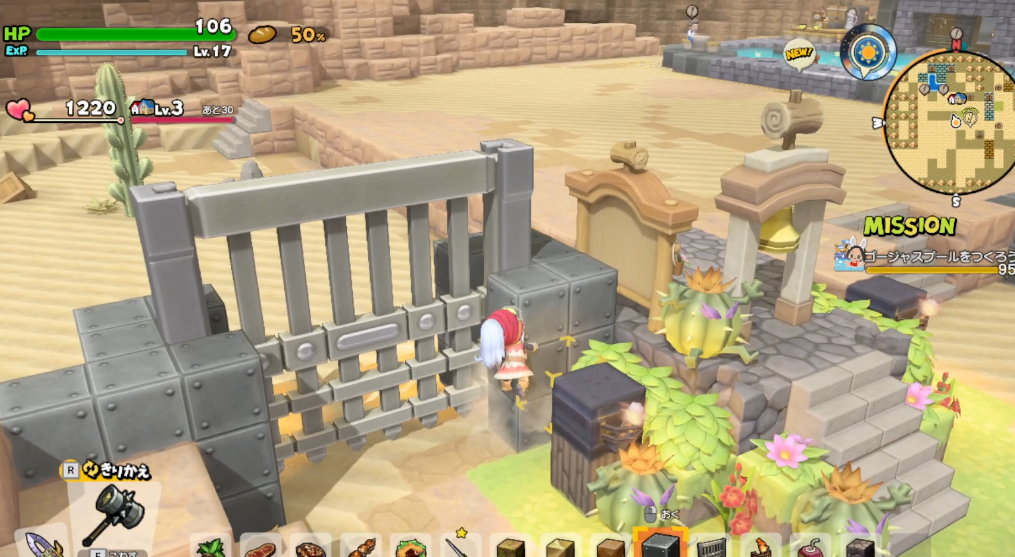1015x557 pixels.
Task: Click the town level house icon
Action: pyautogui.click(x=142, y=108)
